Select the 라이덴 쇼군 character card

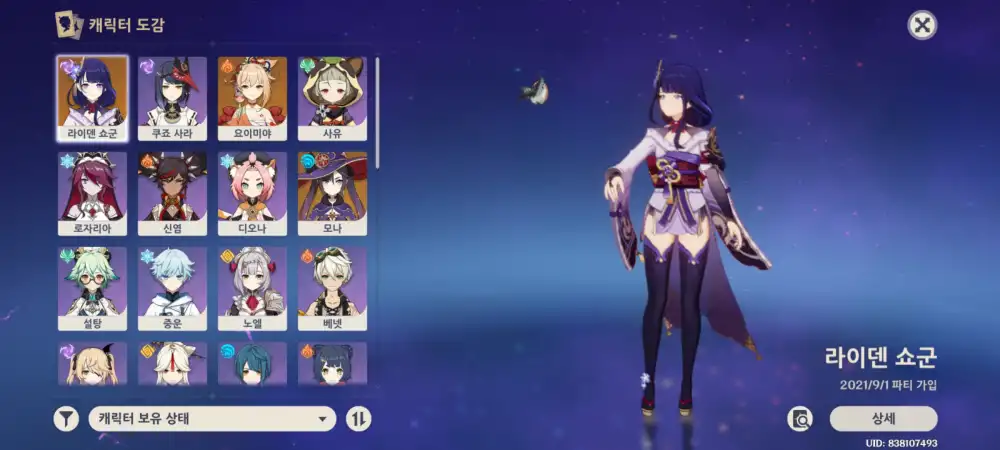(x=92, y=98)
